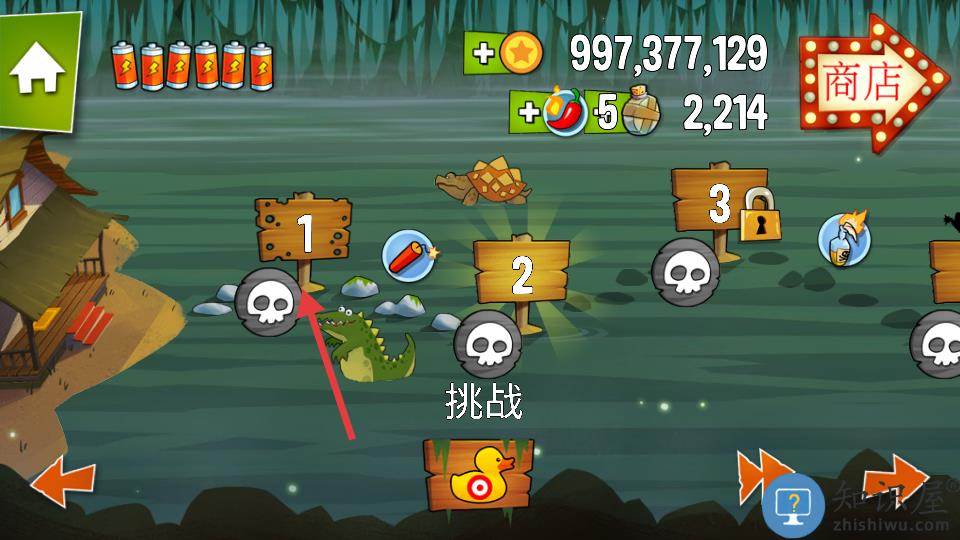Screen dimensions: 960x540
Task: Click the skull badge under level 2
Action: point(487,344)
